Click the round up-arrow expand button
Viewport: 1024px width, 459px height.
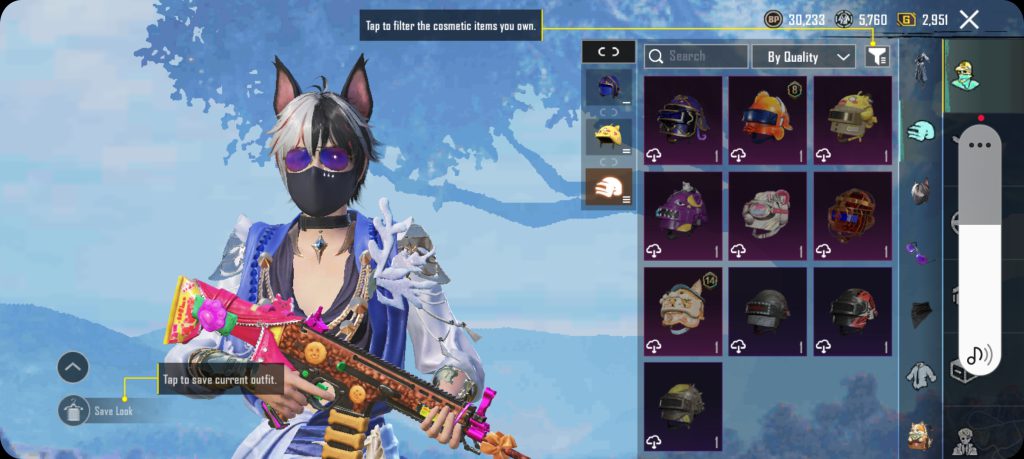73,368
